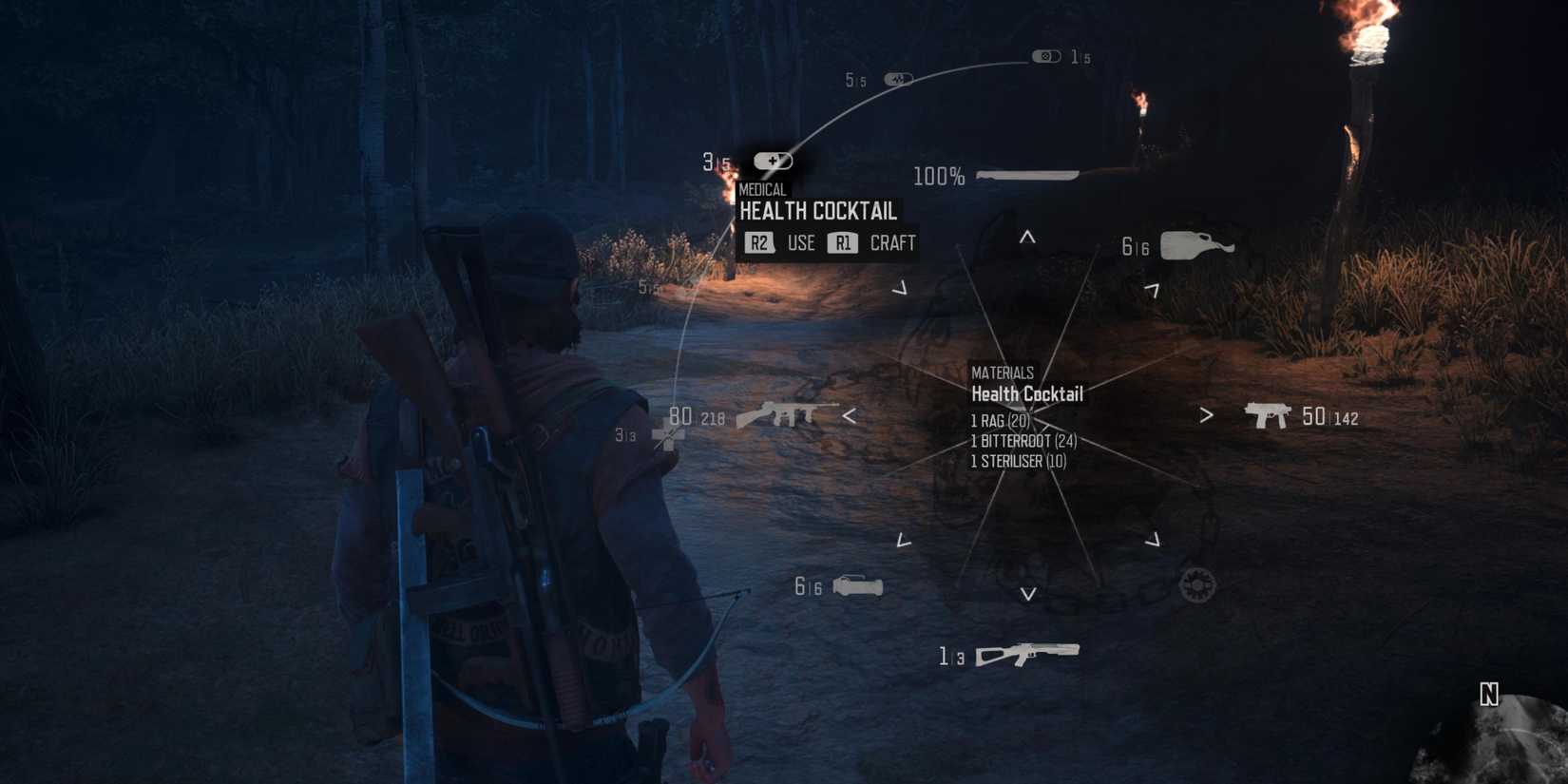Open the MEDICAL category label
This screenshot has width=1568, height=784.
pos(762,189)
